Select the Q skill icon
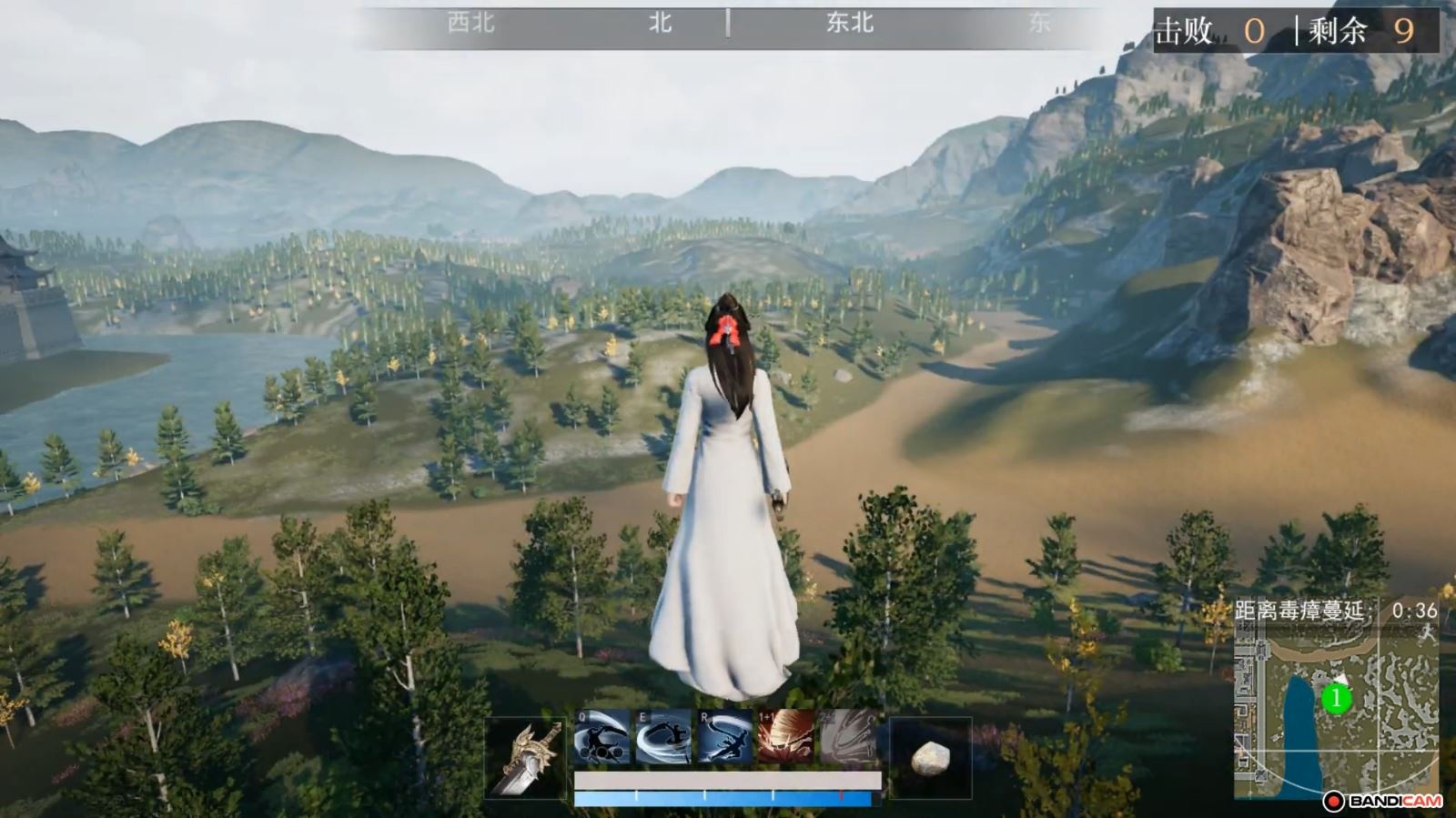 604,741
